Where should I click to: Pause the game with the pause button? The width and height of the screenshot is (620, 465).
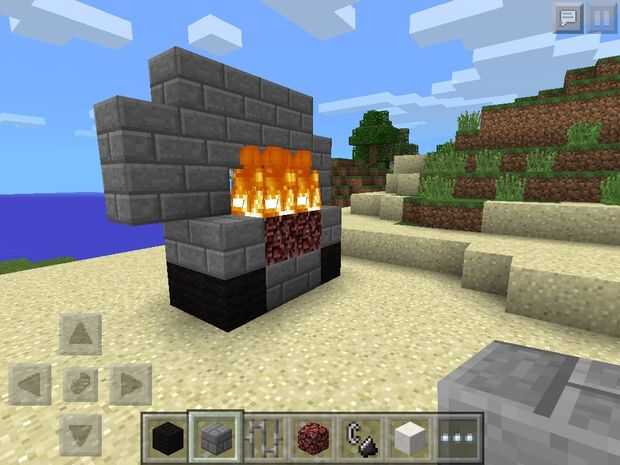pos(601,17)
